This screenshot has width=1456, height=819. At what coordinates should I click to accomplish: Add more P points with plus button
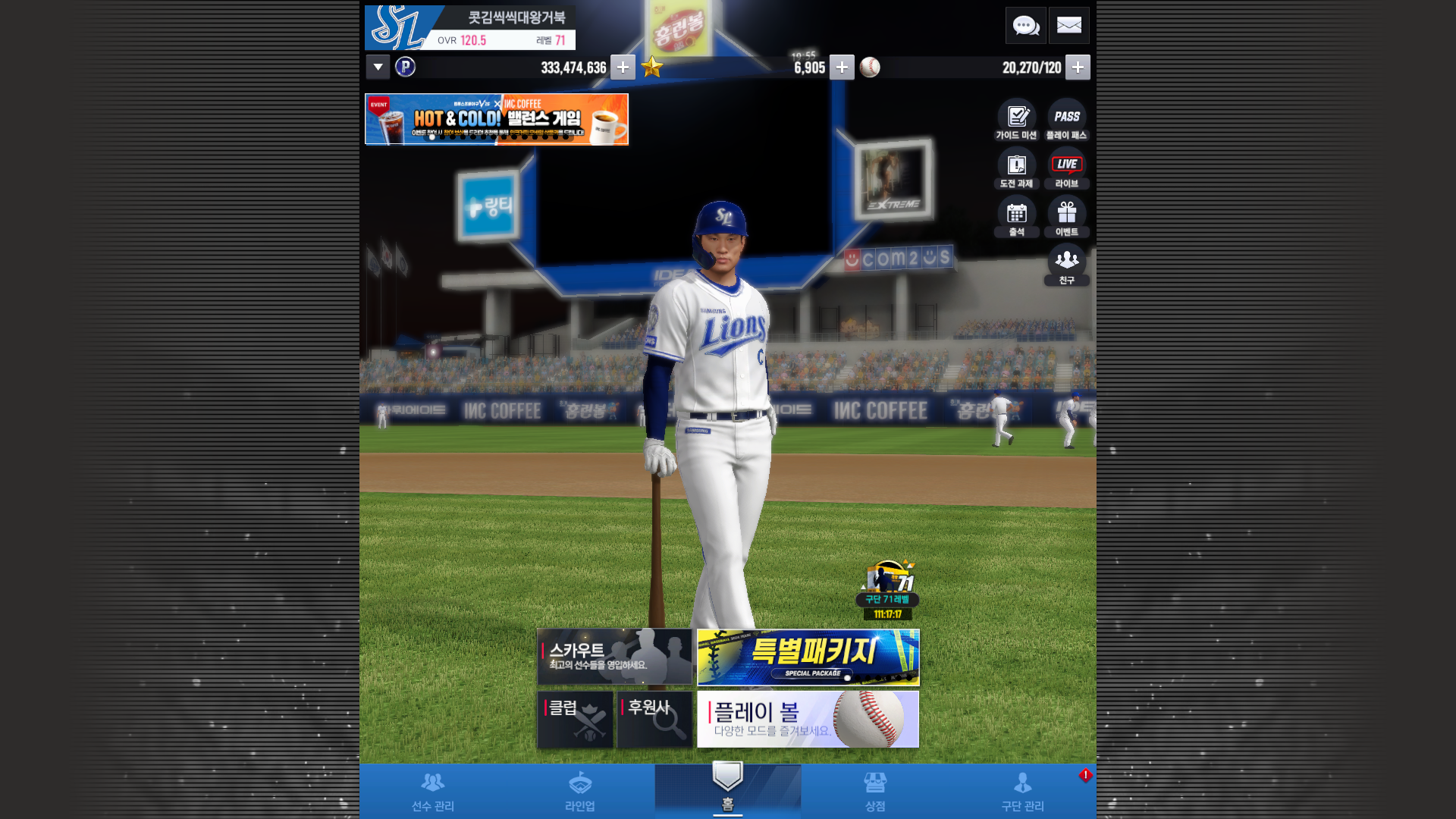(x=623, y=67)
